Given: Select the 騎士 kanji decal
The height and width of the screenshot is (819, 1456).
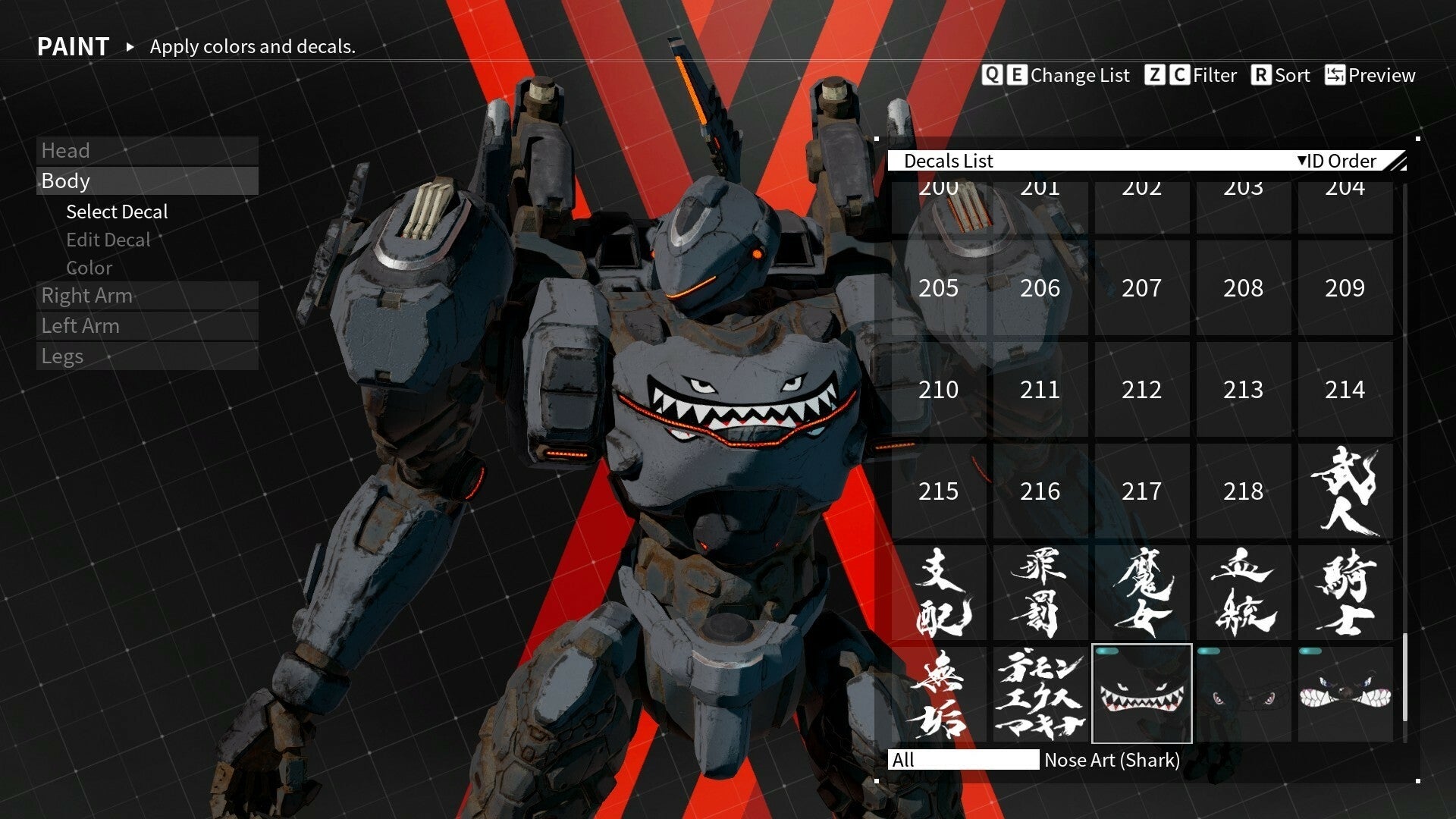Looking at the screenshot, I should 1345,593.
